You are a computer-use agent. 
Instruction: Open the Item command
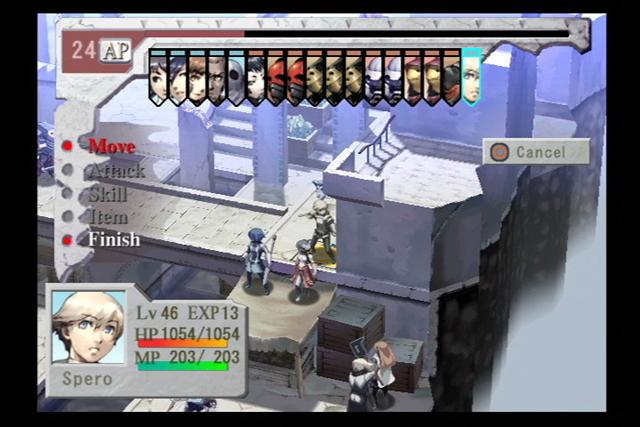coord(108,217)
